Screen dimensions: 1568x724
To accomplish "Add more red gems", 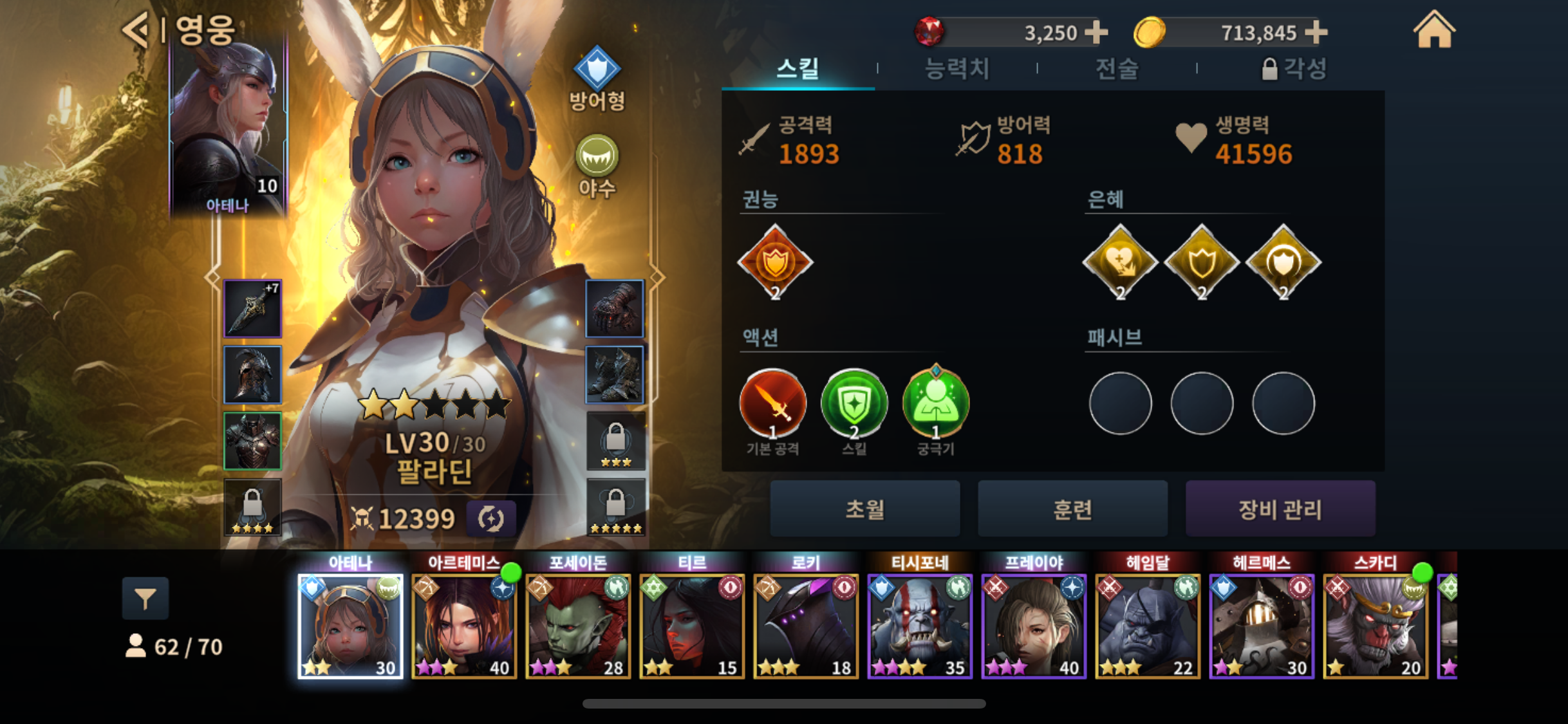I will pos(1096,32).
